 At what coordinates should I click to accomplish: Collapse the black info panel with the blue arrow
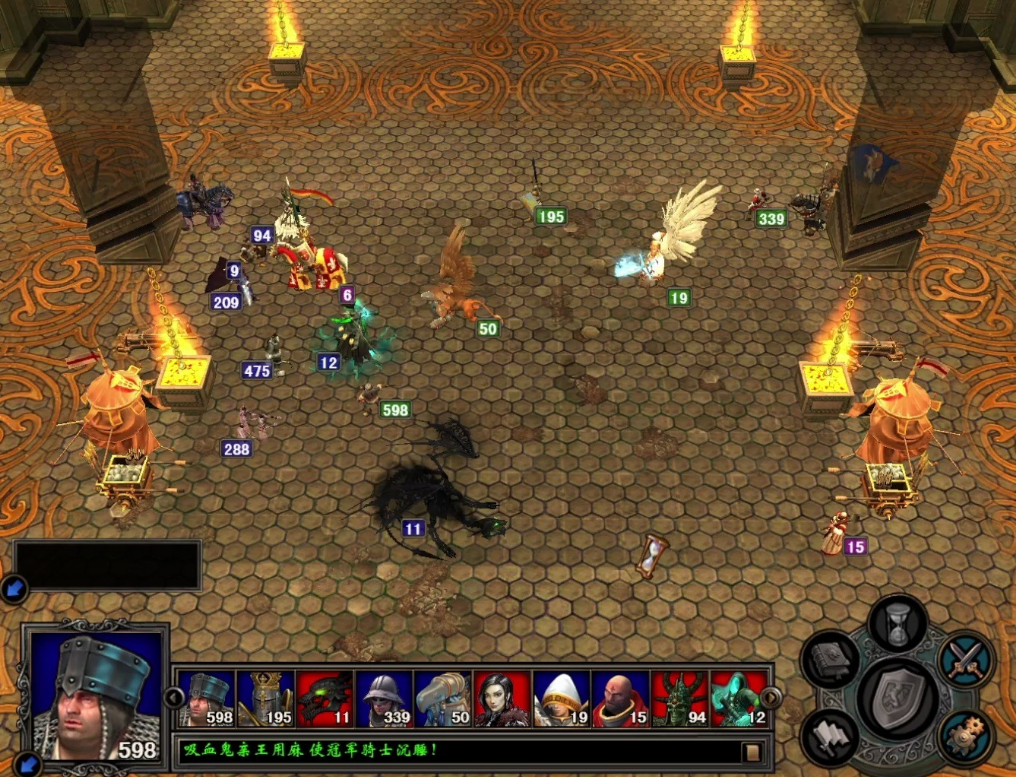tap(15, 590)
